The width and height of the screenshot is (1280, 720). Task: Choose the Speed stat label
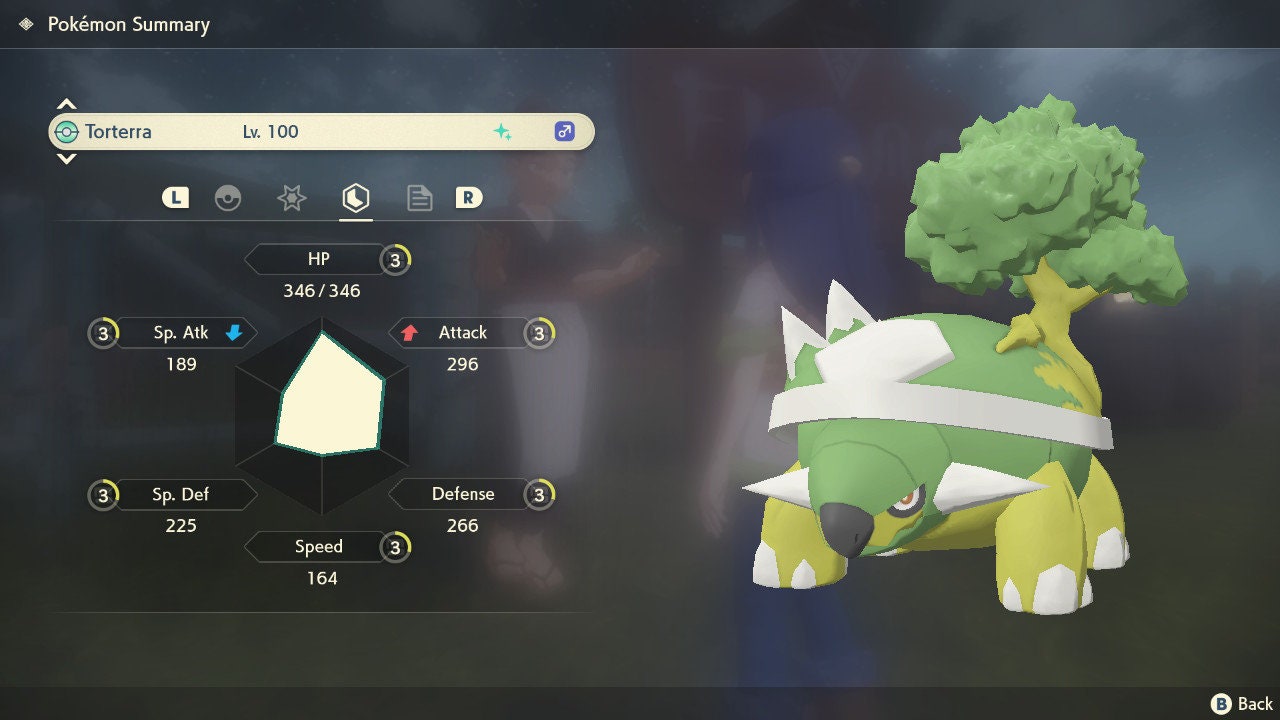coord(318,547)
